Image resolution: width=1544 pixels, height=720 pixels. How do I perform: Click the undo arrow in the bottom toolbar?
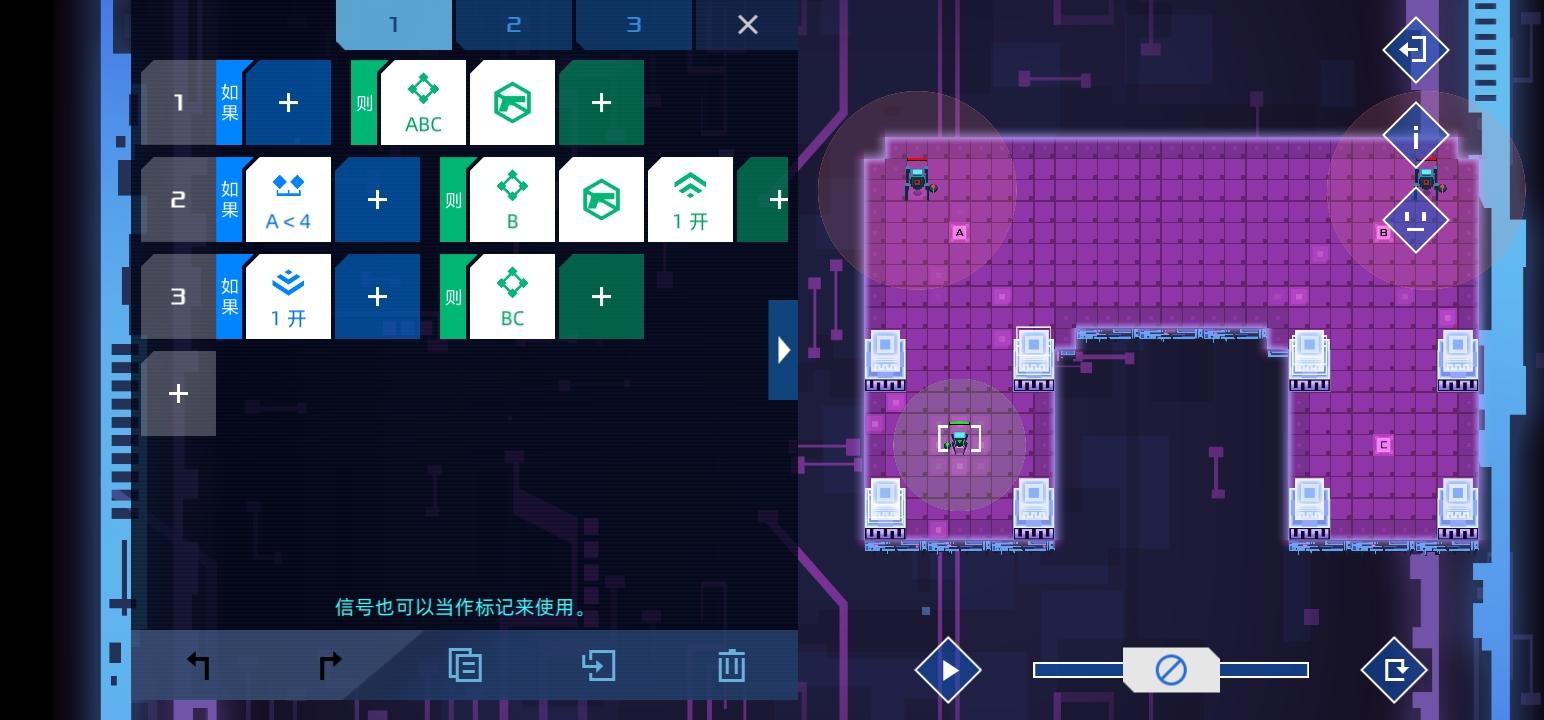(x=199, y=664)
